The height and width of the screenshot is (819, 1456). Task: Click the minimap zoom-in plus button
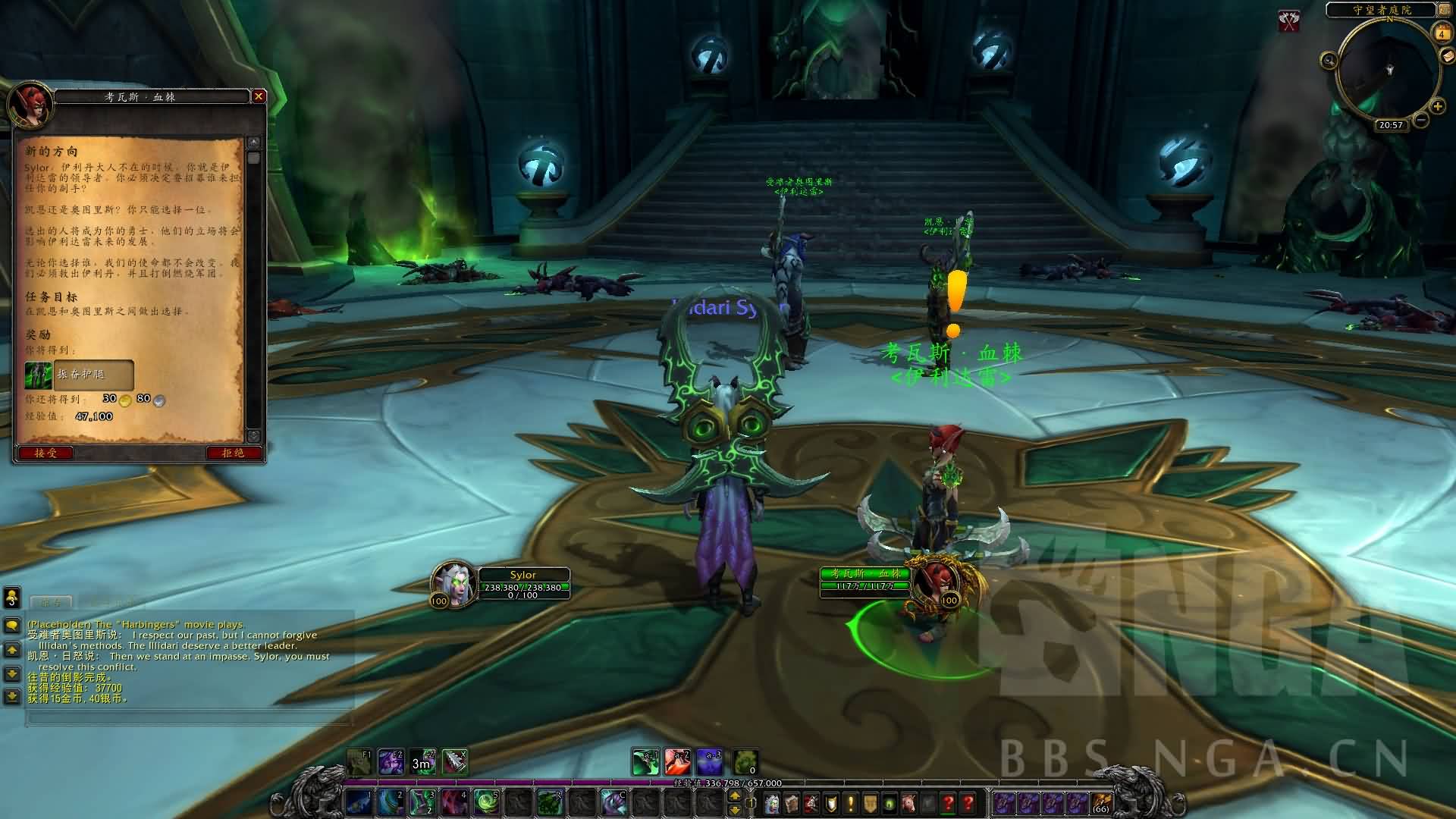(1437, 107)
